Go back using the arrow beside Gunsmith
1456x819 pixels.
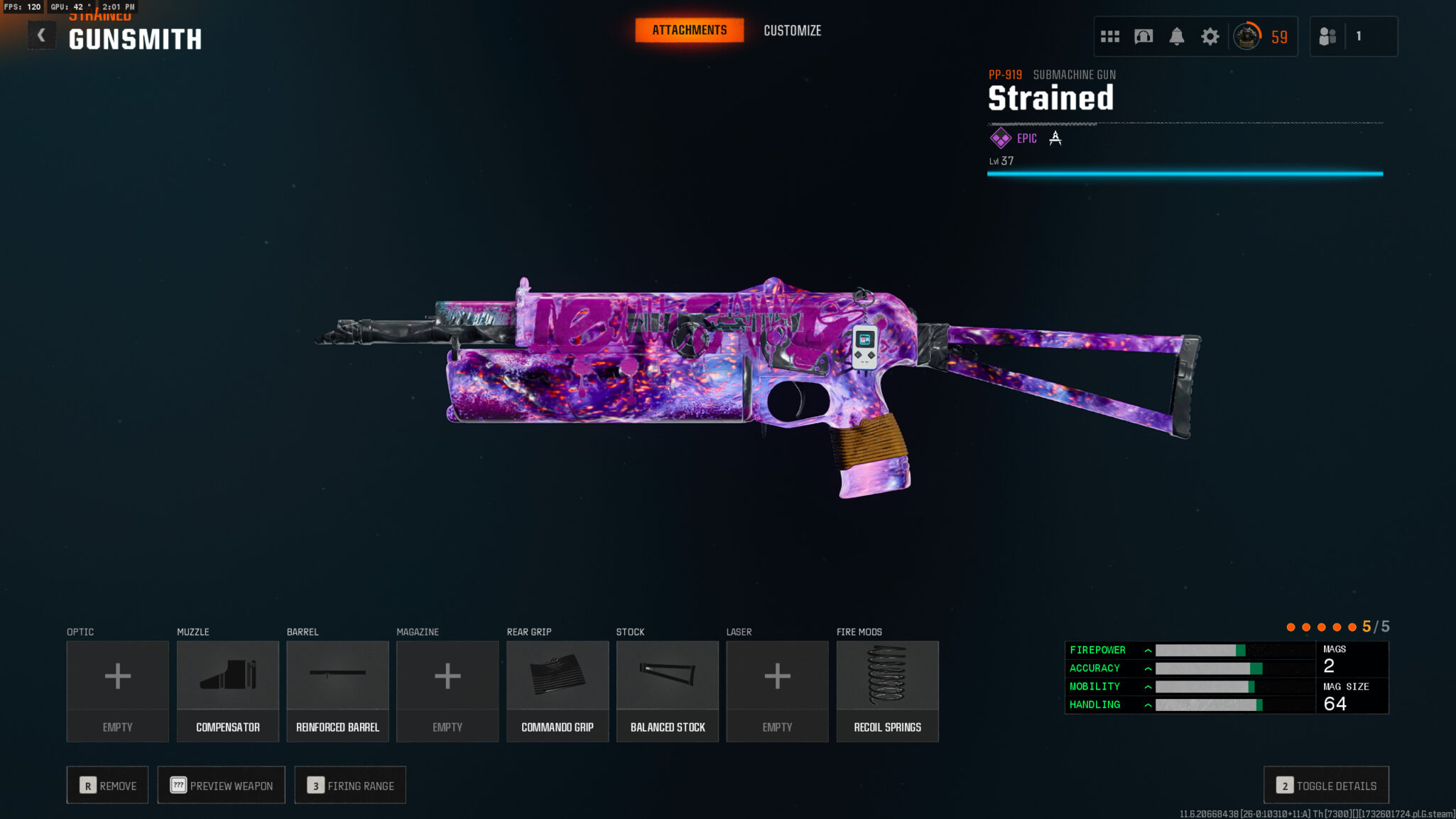[x=41, y=36]
